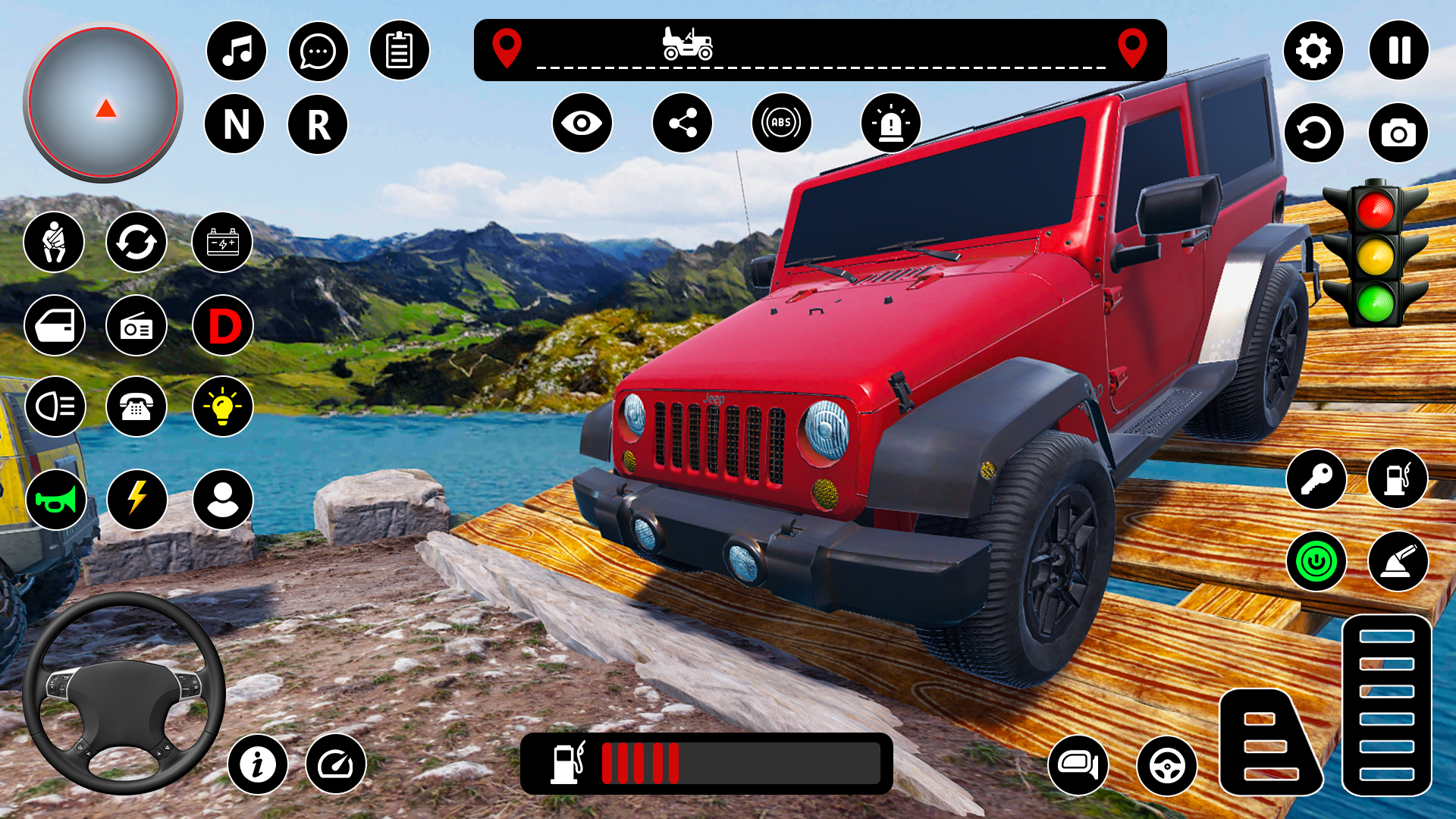Show the clipboard task list
This screenshot has height=819, width=1456.
(x=399, y=51)
